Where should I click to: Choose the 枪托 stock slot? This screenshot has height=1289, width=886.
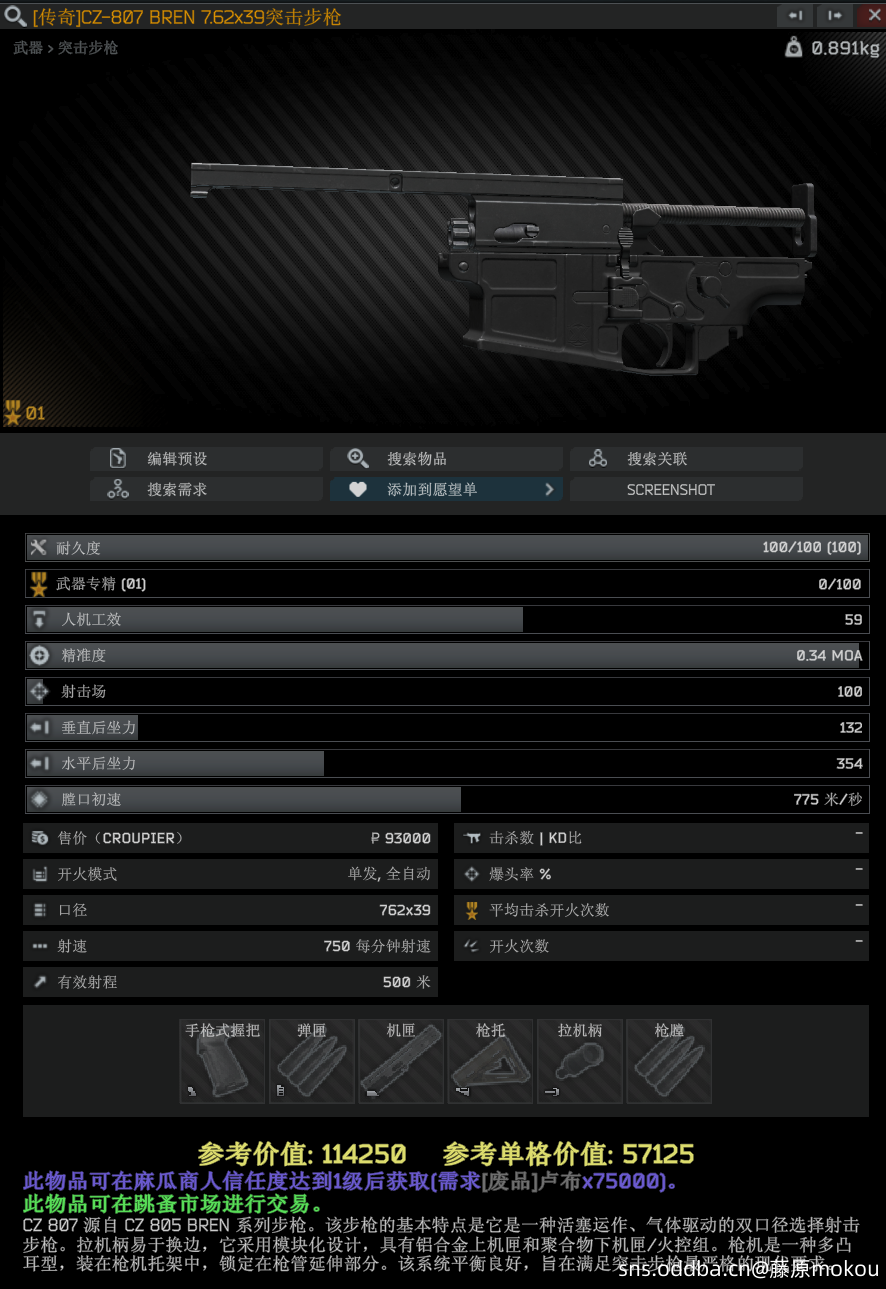490,1061
